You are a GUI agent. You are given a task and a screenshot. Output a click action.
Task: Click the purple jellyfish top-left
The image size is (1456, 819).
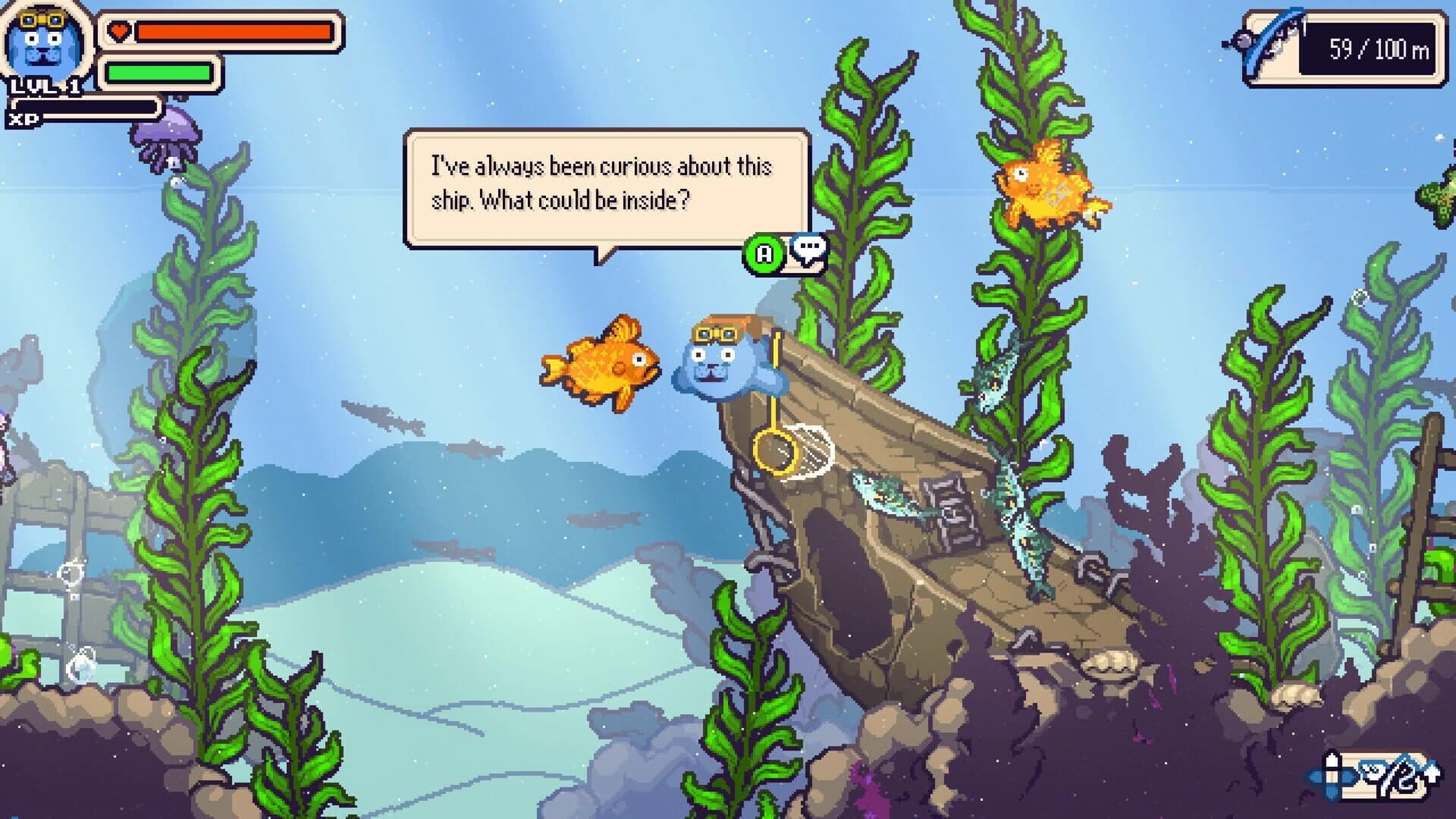(165, 136)
